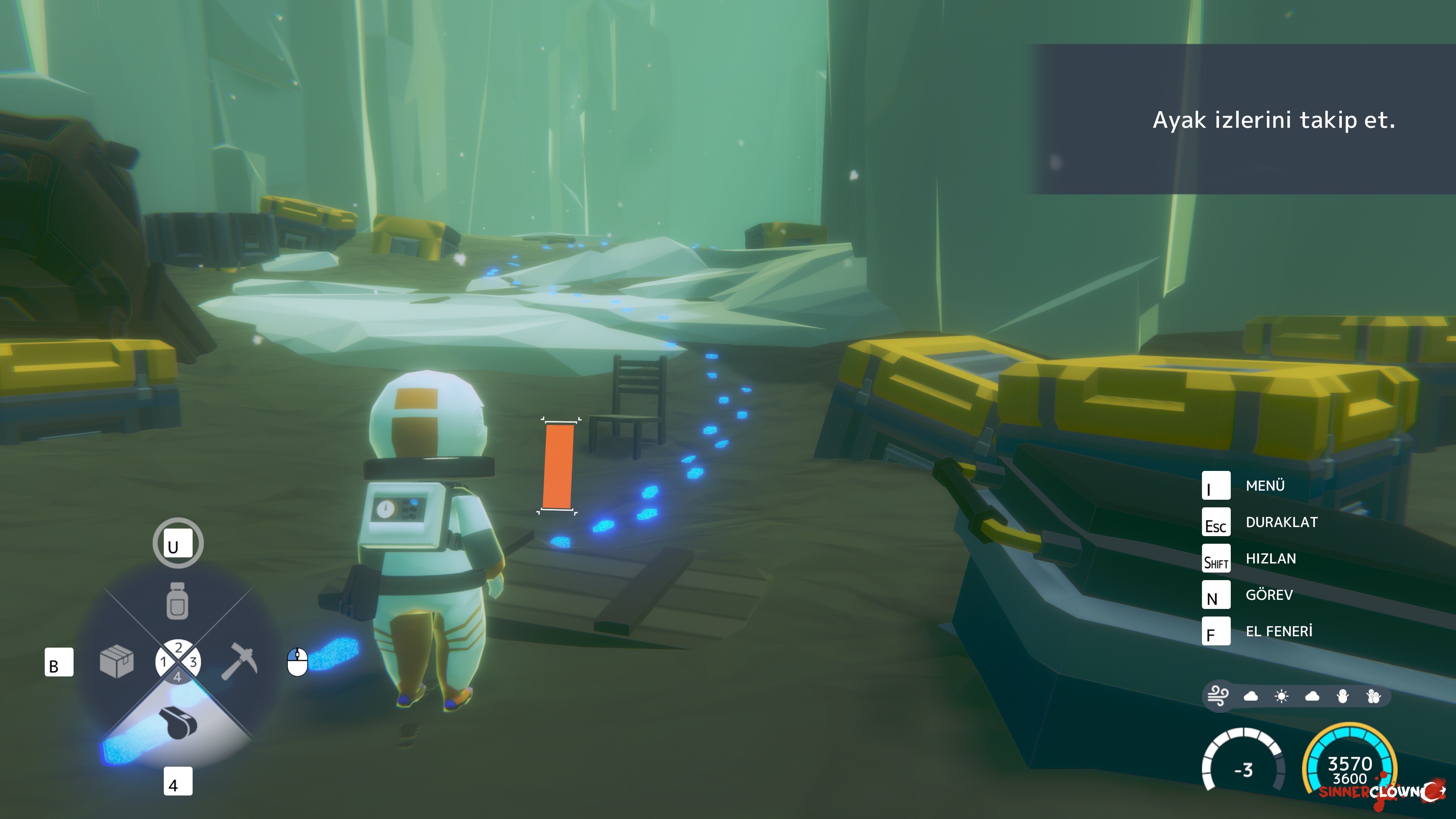Click the wind icon on the weather strip
Image resolution: width=1456 pixels, height=819 pixels.
click(1218, 696)
